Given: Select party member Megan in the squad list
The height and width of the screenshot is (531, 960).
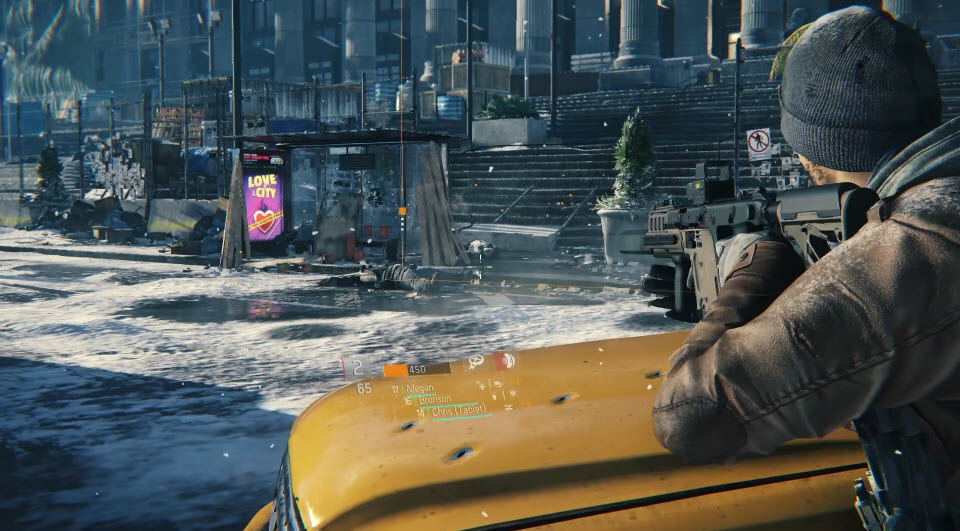Looking at the screenshot, I should [418, 389].
